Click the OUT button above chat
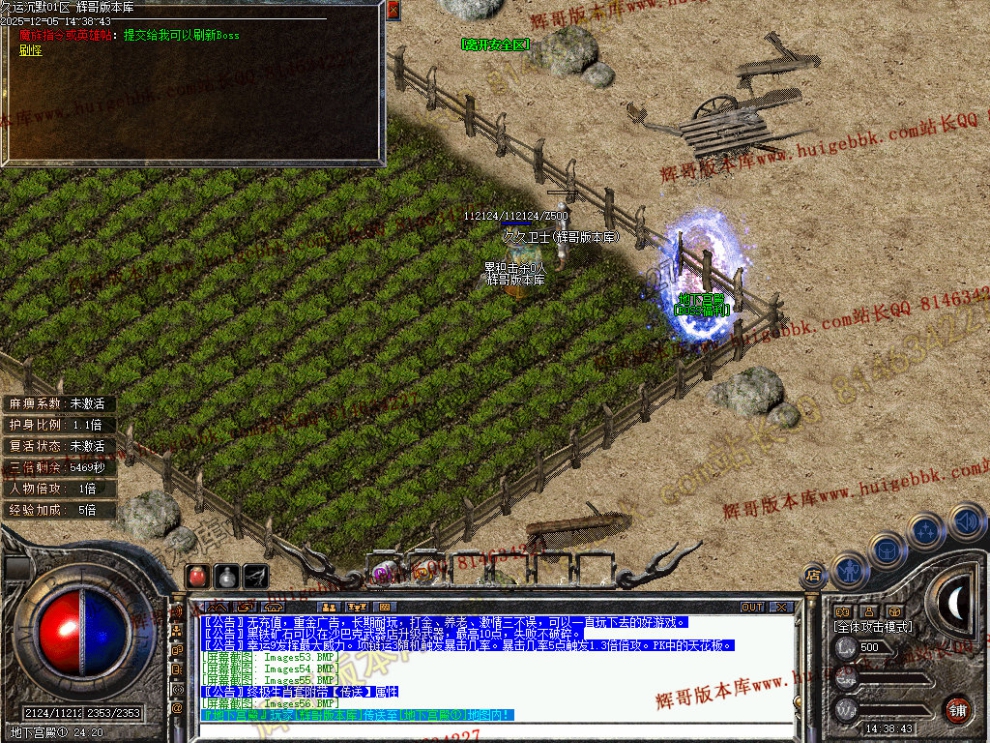 (752, 607)
